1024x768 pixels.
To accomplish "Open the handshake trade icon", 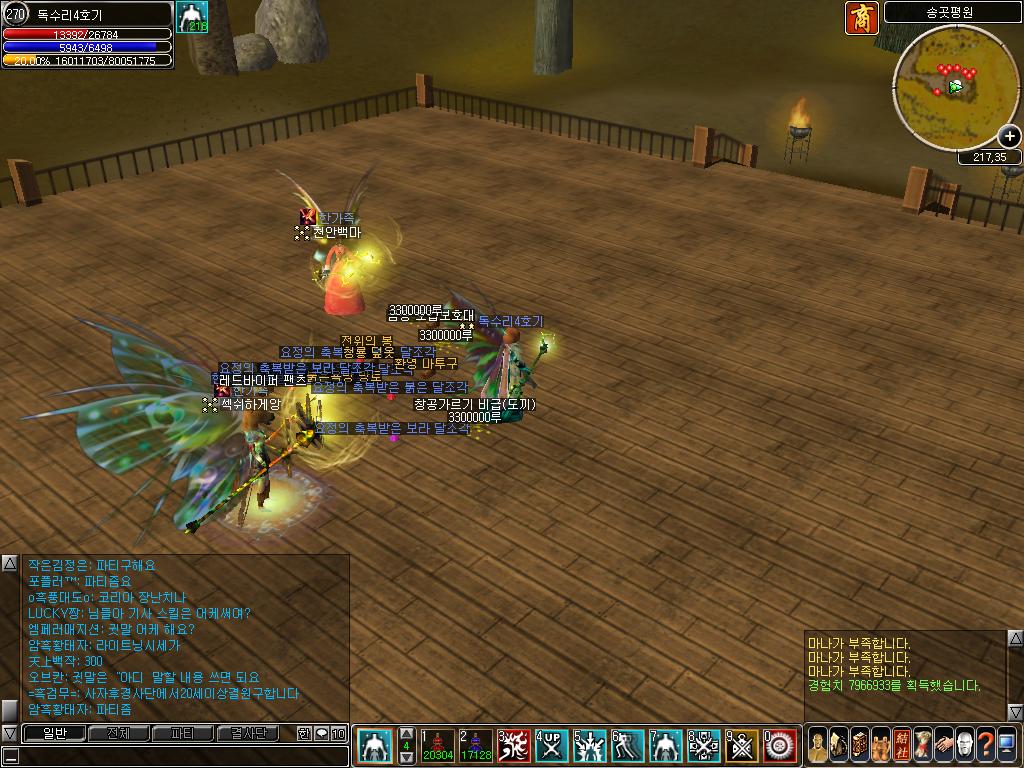I will tap(943, 745).
